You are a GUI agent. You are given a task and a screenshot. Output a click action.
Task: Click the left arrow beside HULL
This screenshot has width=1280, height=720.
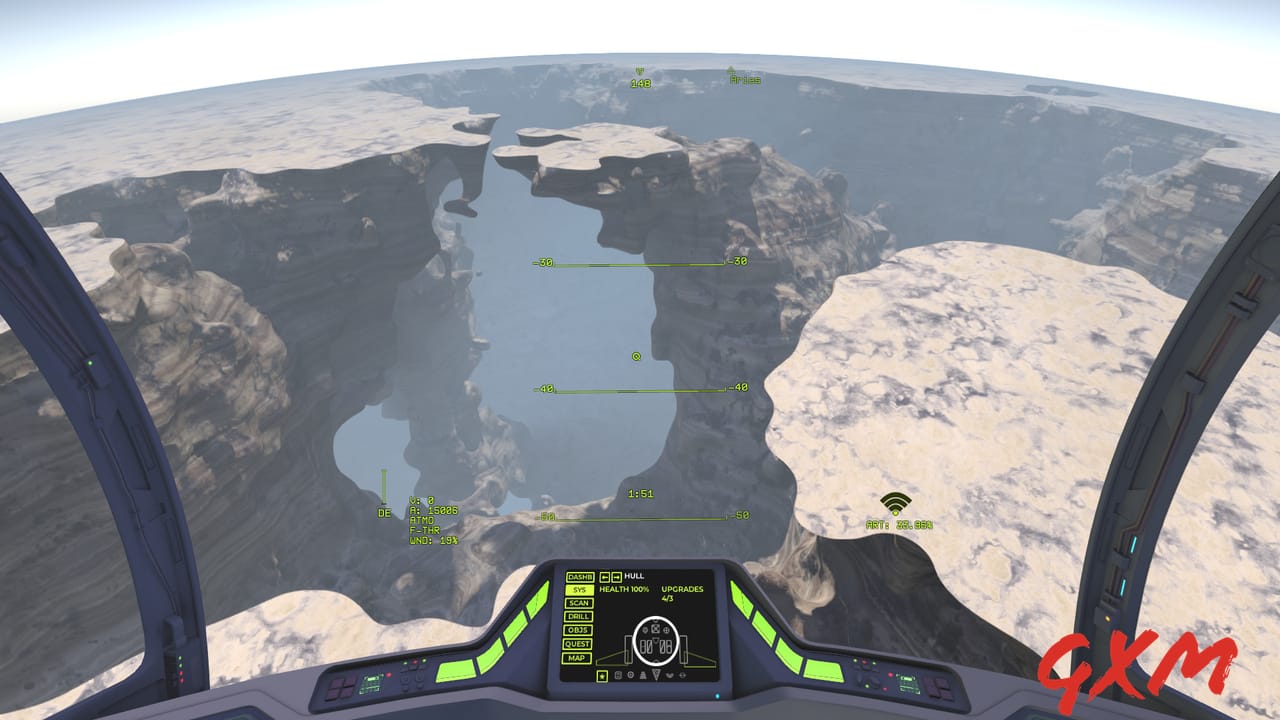click(605, 577)
